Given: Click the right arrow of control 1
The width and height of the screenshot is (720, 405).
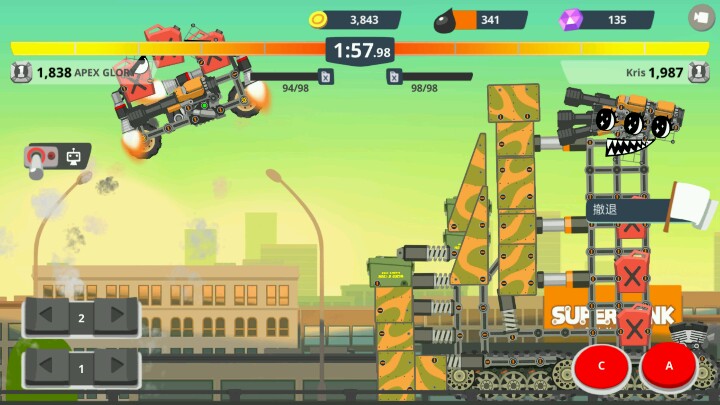Looking at the screenshot, I should click(114, 368).
